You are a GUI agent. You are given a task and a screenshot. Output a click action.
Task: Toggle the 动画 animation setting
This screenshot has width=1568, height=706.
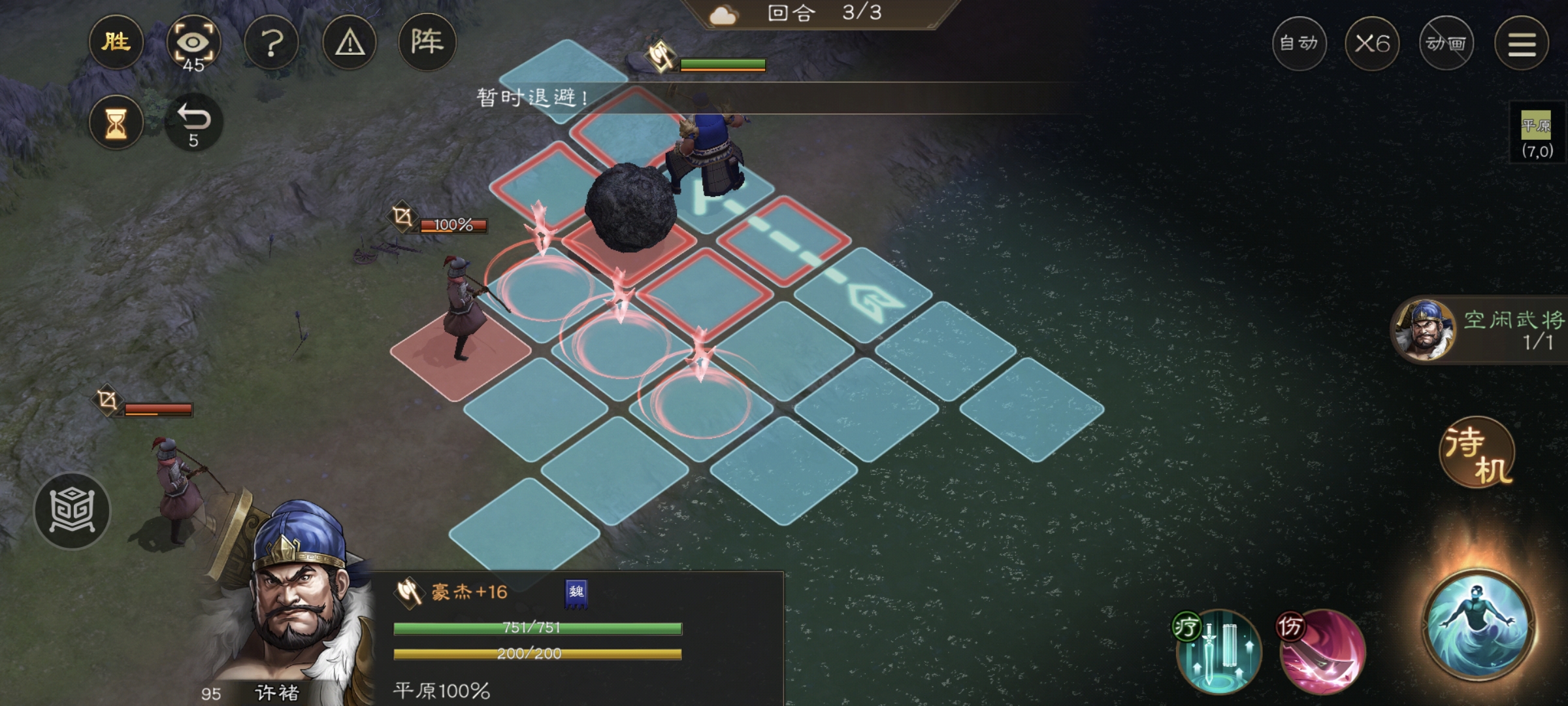point(1446,43)
